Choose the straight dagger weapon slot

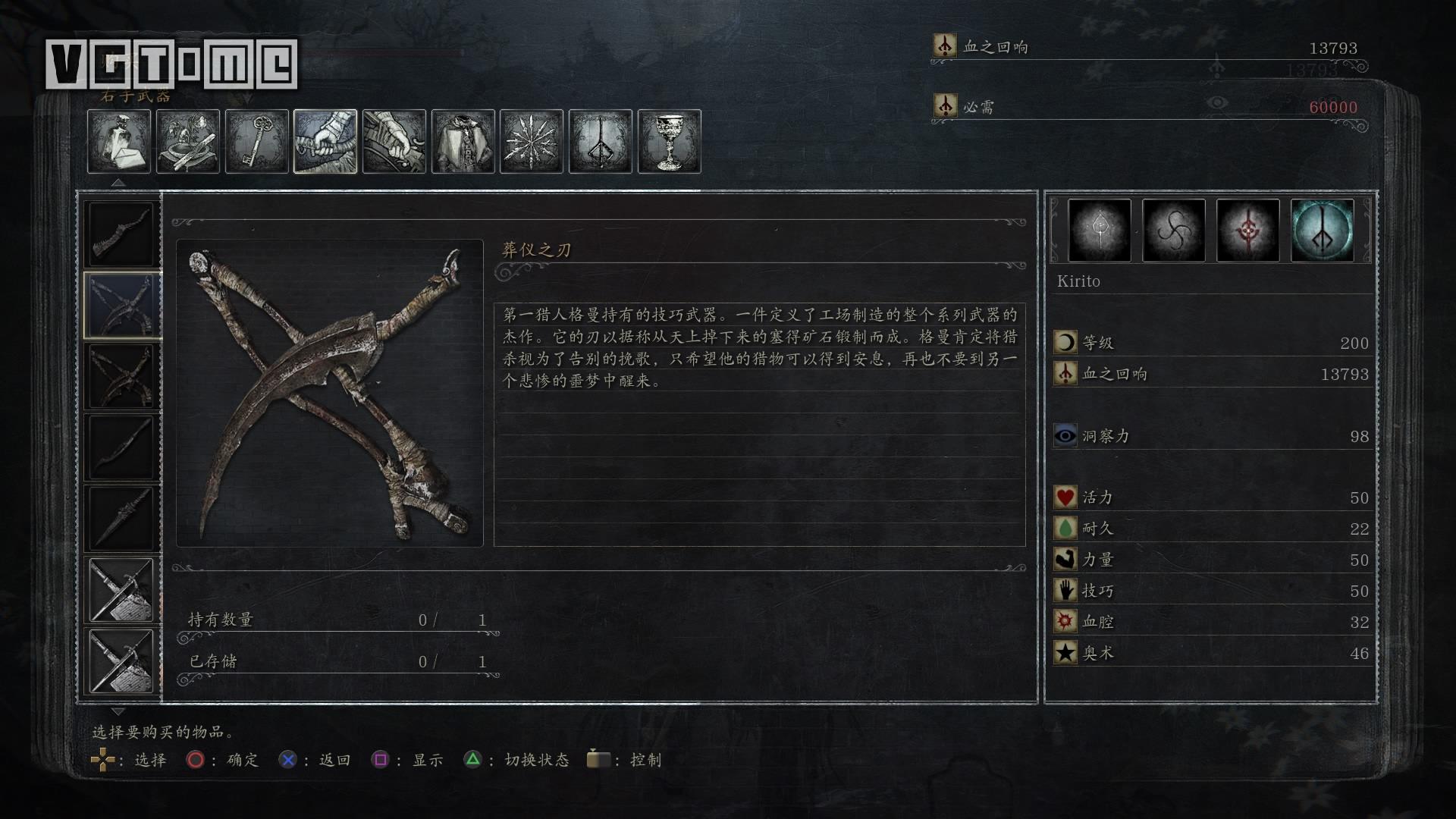point(122,518)
